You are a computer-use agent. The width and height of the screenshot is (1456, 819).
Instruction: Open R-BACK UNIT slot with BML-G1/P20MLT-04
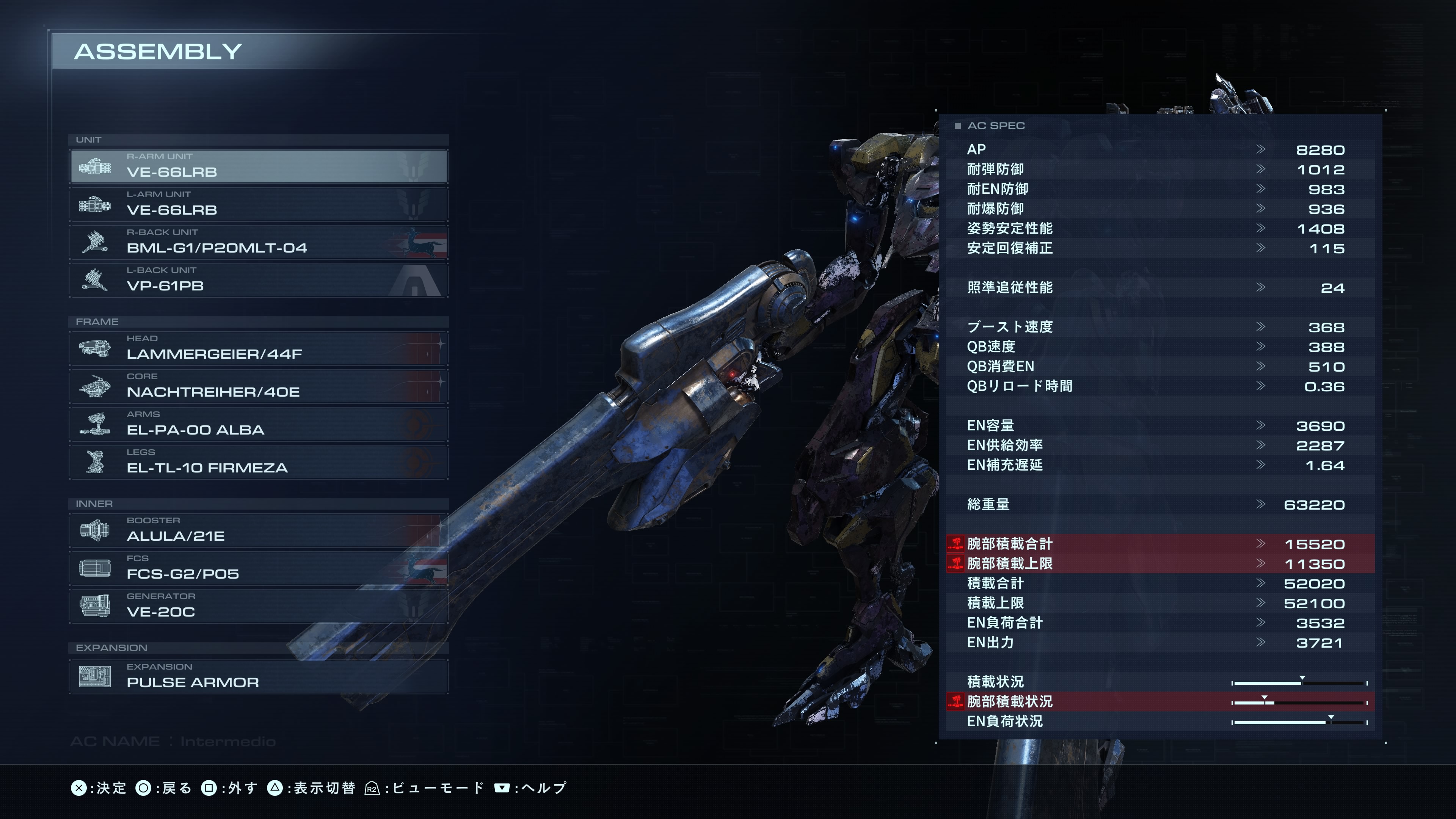pyautogui.click(x=259, y=242)
